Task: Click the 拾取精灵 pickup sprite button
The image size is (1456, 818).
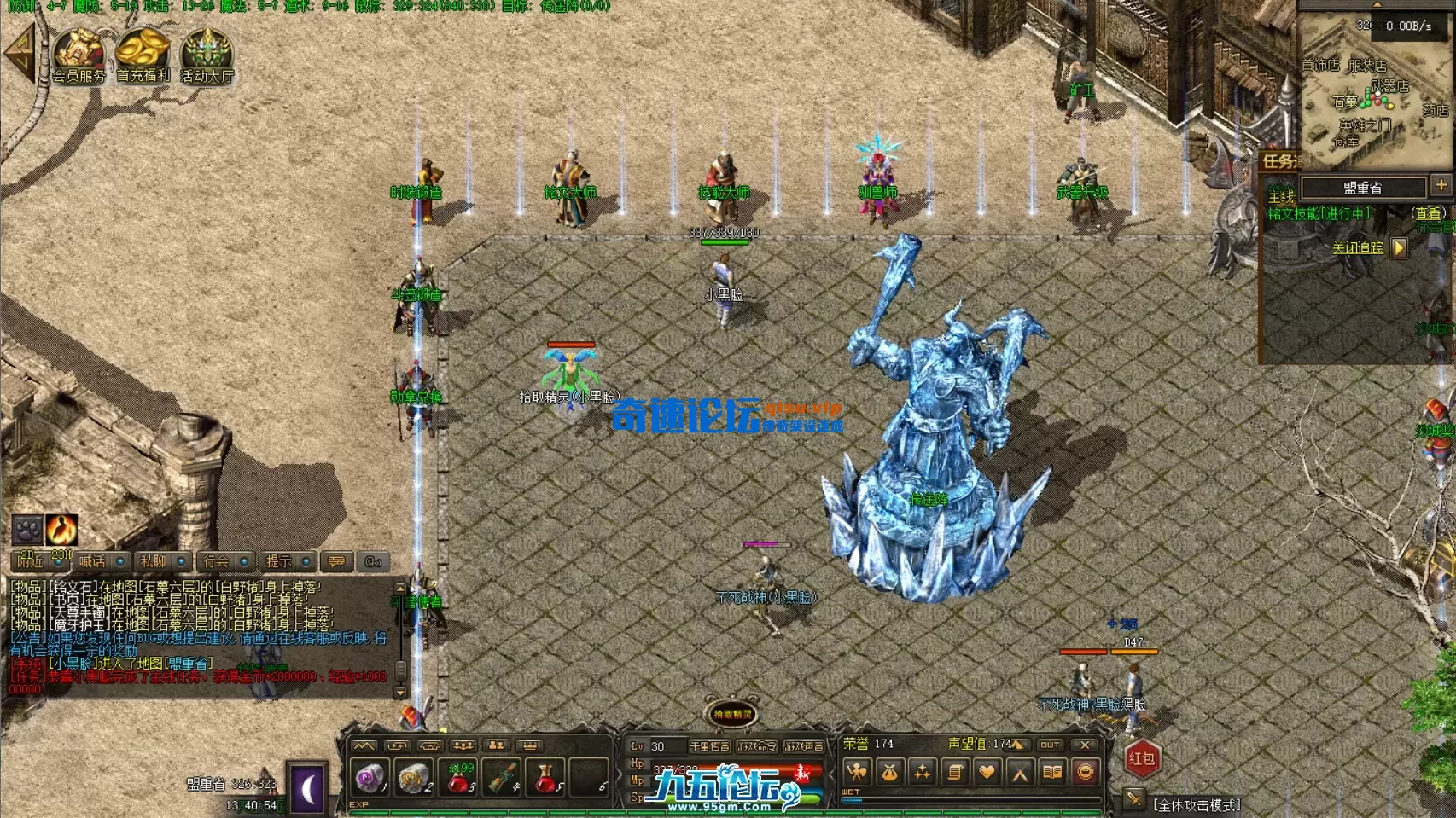Action: pyautogui.click(x=732, y=714)
